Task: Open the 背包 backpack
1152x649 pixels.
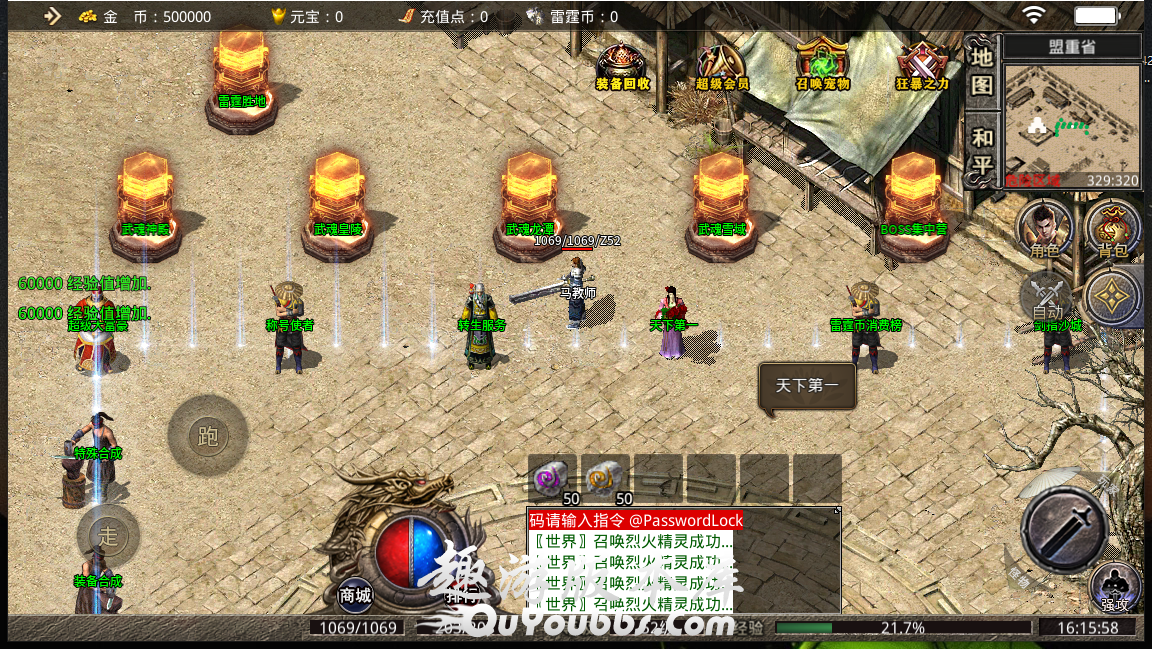Action: [1112, 228]
